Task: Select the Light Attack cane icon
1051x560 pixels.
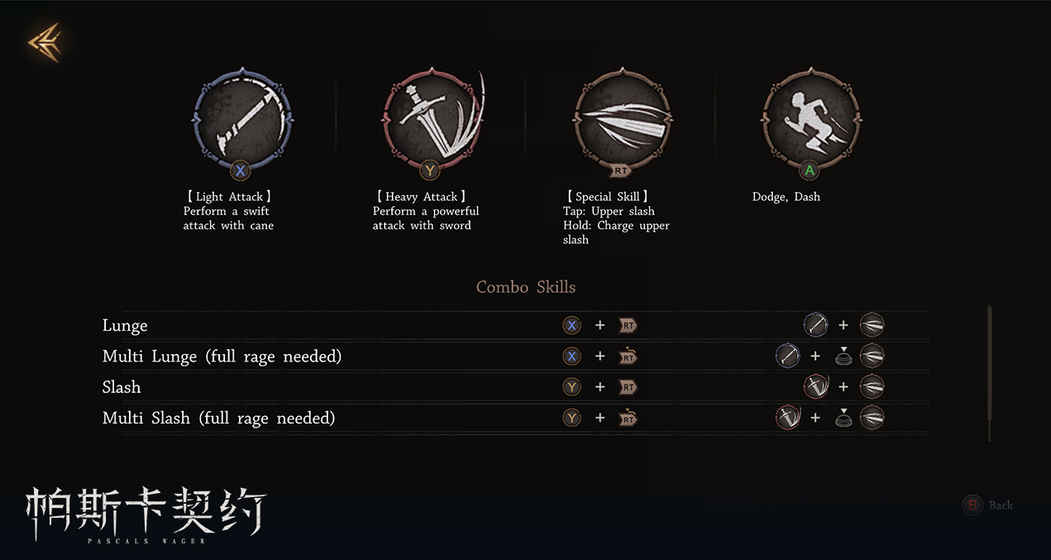Action: 240,118
